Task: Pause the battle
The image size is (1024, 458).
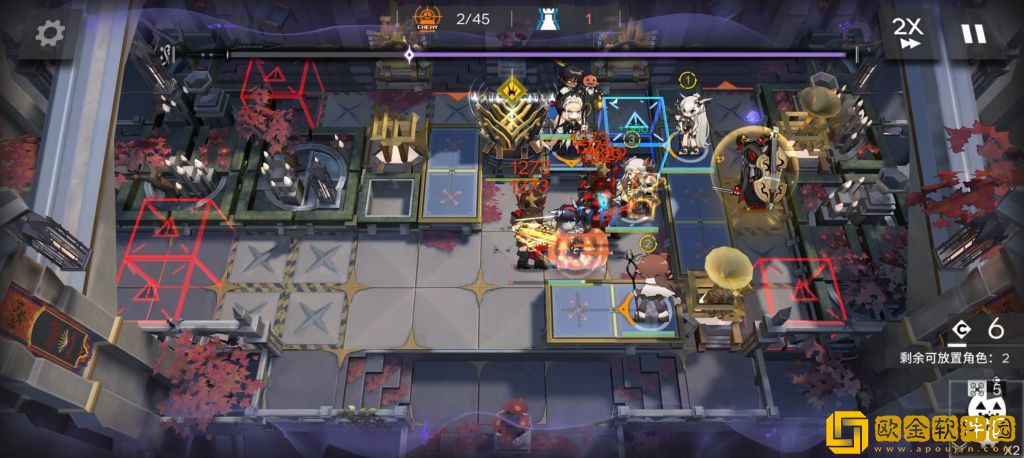Action: (972, 33)
